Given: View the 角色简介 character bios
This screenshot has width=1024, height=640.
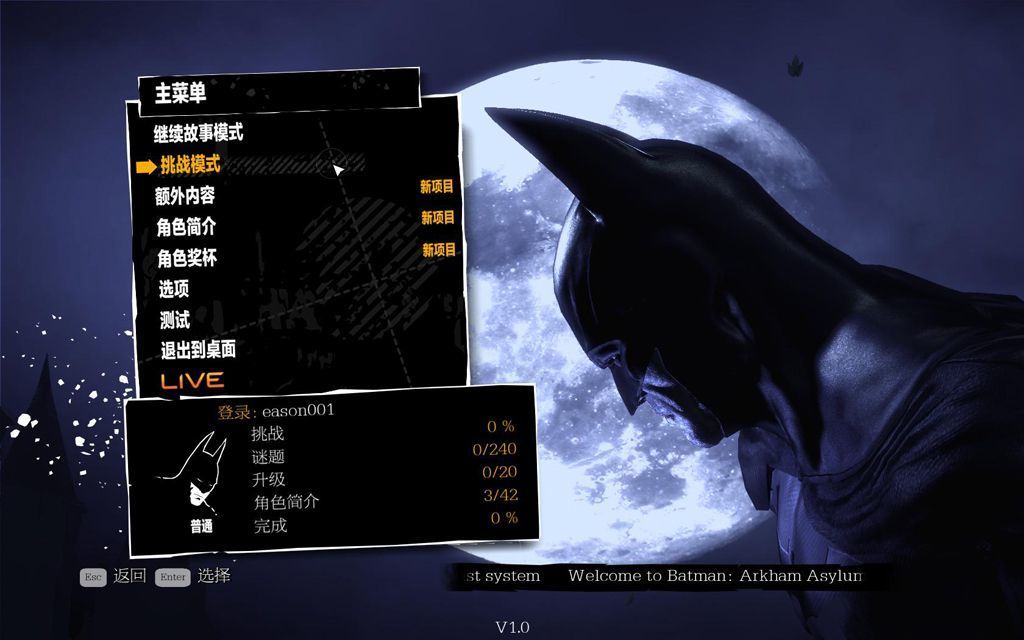Looking at the screenshot, I should click(x=186, y=227).
